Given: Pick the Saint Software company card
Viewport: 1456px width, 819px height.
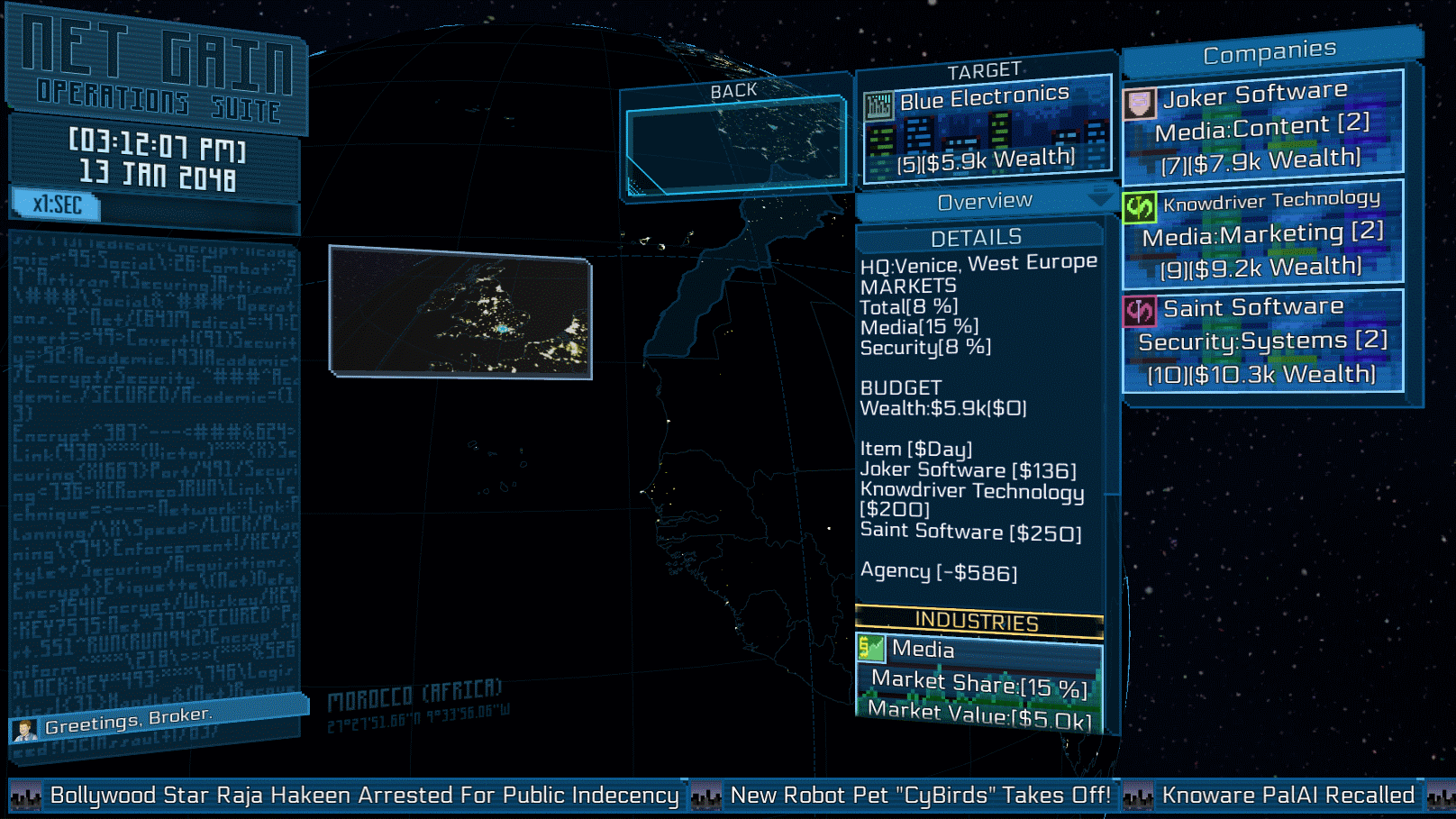Looking at the screenshot, I should pos(1263,341).
